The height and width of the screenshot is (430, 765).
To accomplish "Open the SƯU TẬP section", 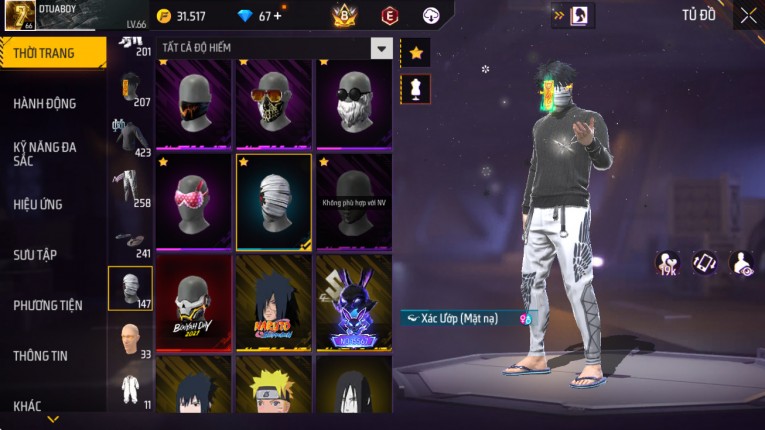I will [35, 255].
